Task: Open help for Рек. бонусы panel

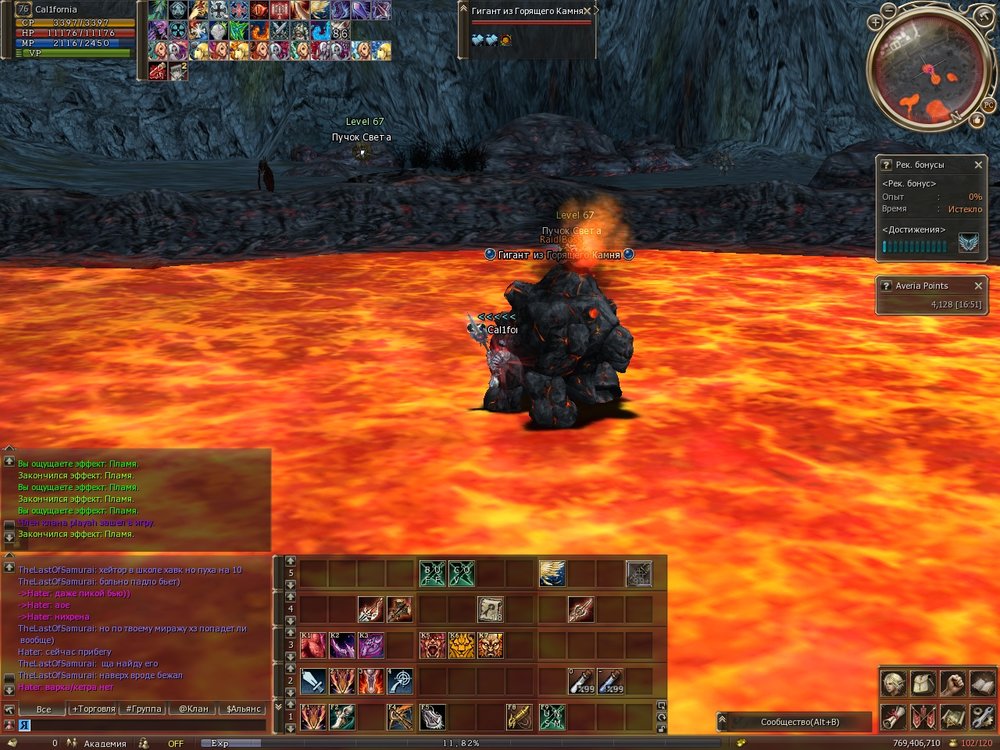Action: (x=886, y=164)
